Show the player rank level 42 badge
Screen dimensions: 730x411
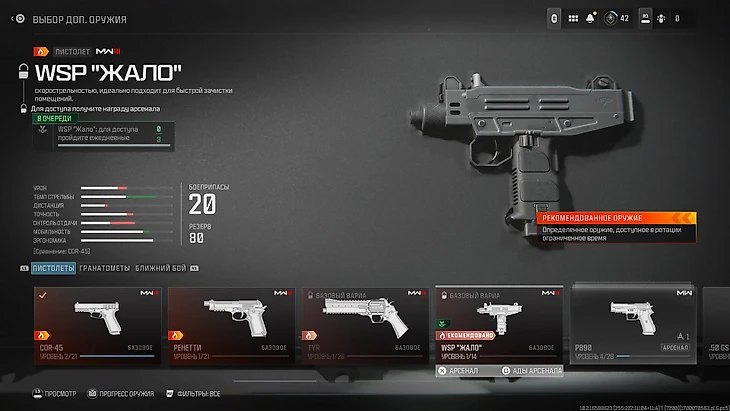tap(617, 18)
